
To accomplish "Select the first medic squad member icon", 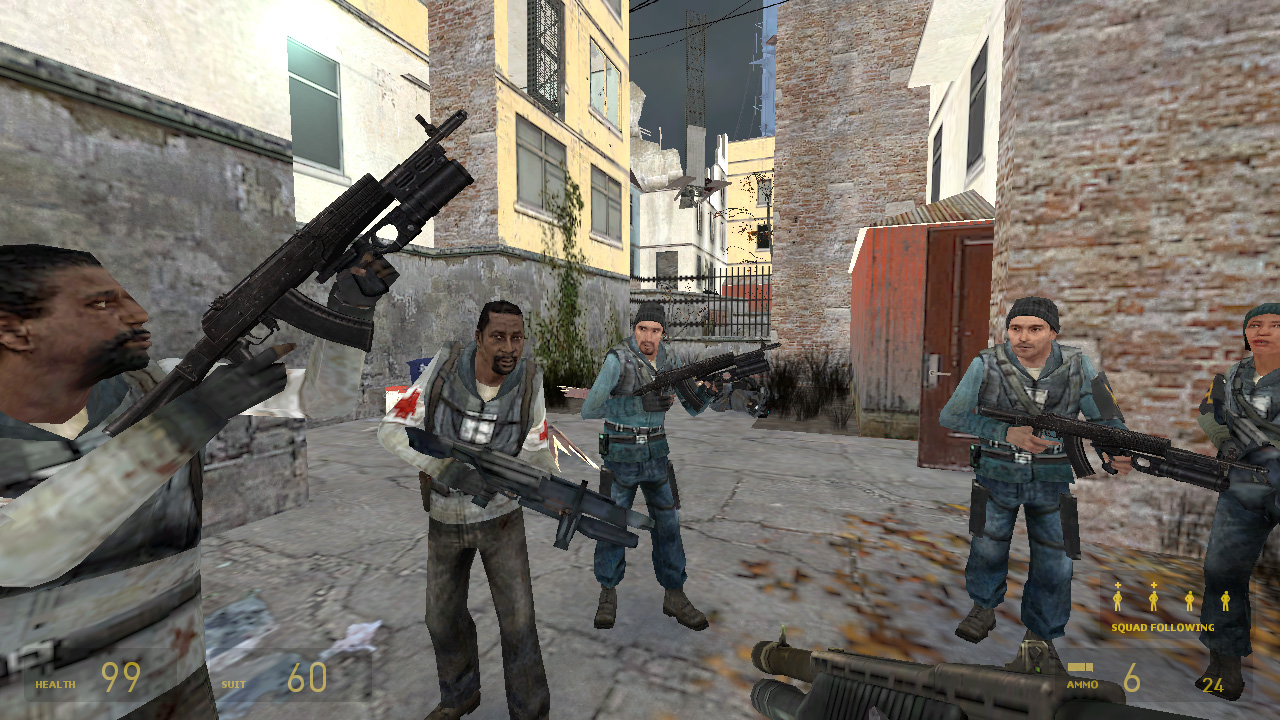I will [1118, 600].
